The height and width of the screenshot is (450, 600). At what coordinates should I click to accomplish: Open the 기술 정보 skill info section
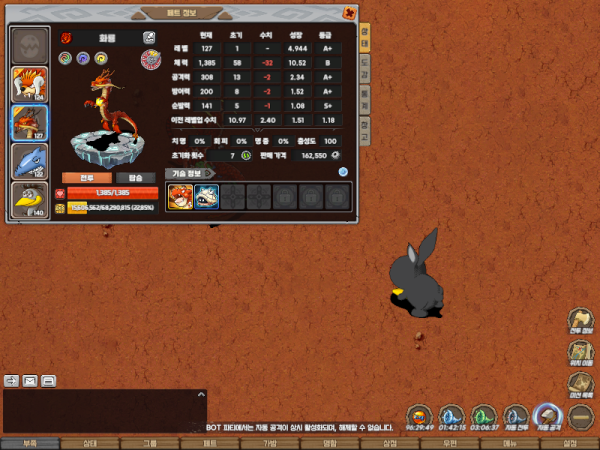pos(188,172)
